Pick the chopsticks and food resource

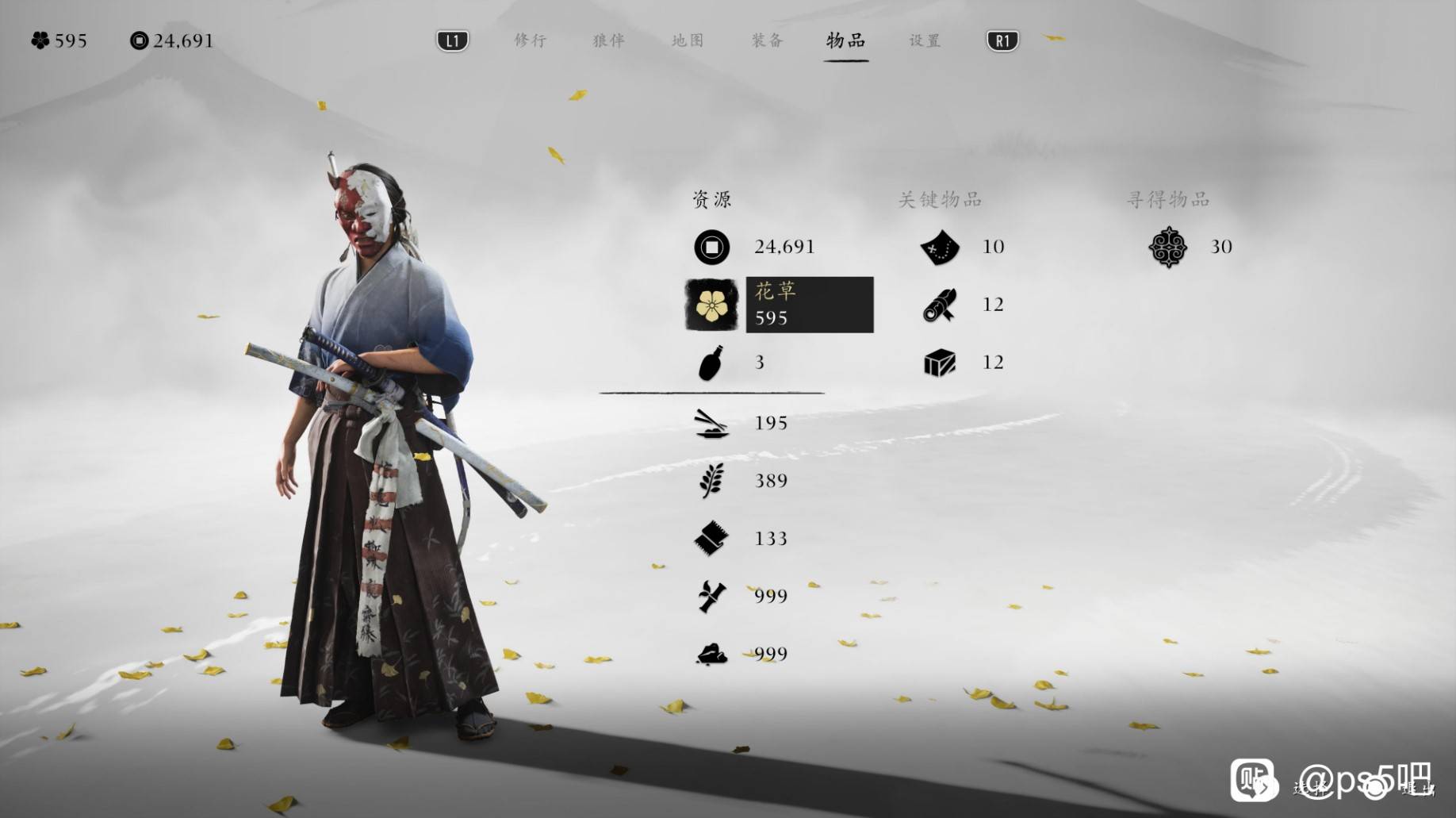(x=711, y=423)
